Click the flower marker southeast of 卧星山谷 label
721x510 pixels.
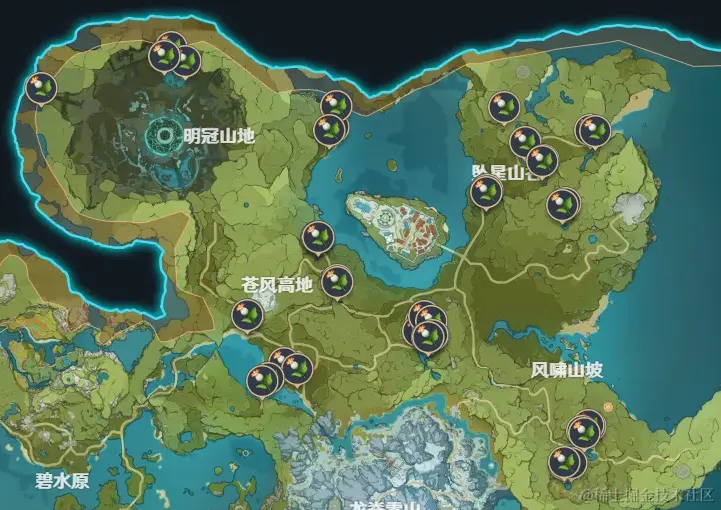pyautogui.click(x=563, y=204)
